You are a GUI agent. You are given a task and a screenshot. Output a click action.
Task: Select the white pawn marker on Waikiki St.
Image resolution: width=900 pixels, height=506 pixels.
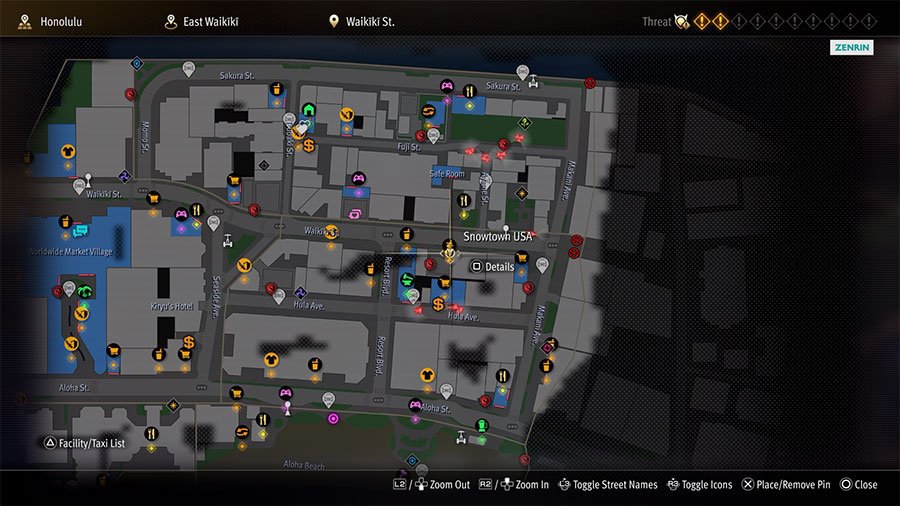[88, 181]
